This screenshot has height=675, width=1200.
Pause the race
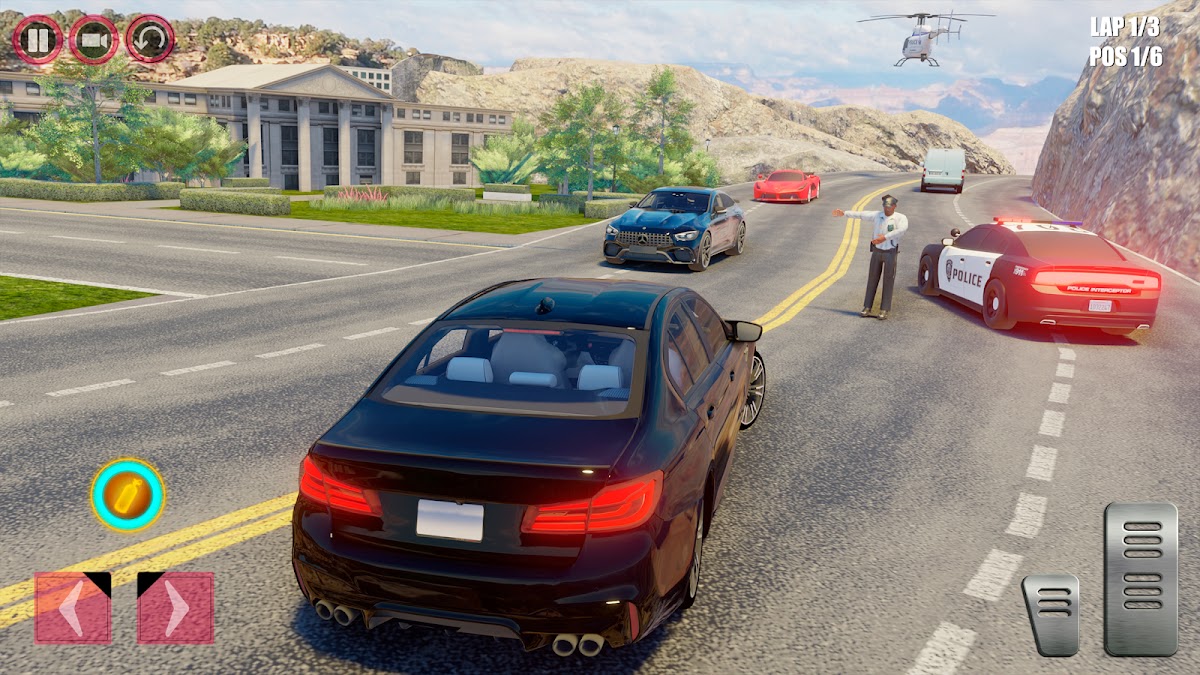38,40
